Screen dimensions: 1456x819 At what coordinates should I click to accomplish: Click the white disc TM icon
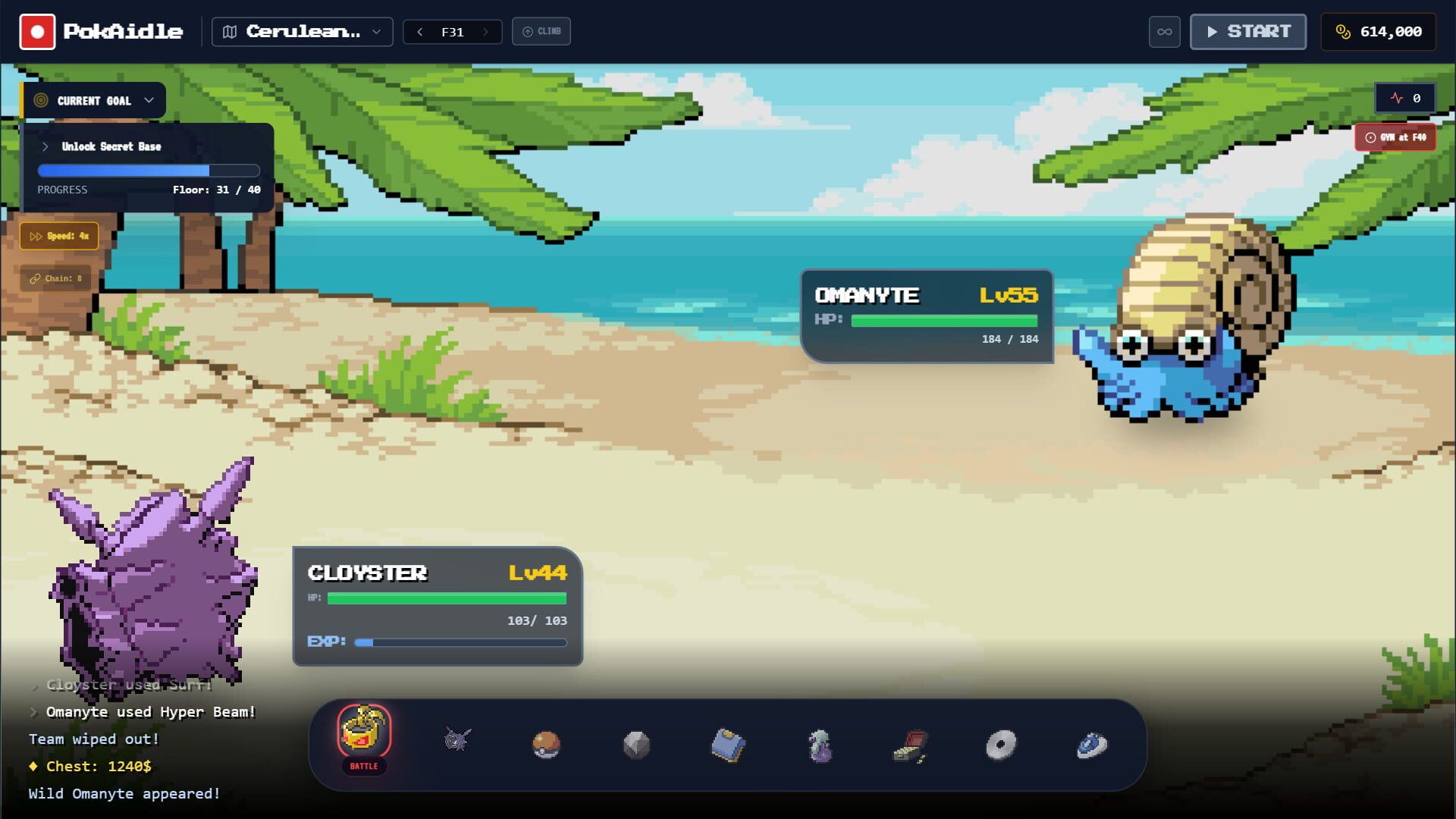coord(1003,744)
